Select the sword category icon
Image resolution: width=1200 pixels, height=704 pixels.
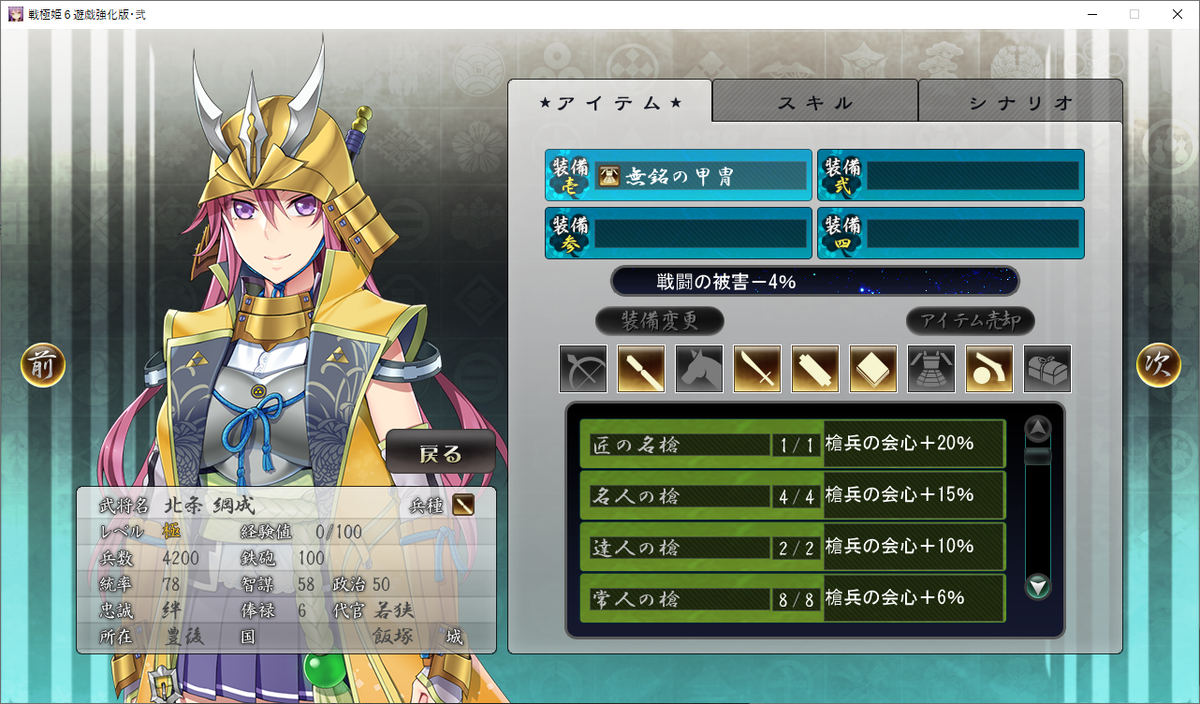(757, 369)
